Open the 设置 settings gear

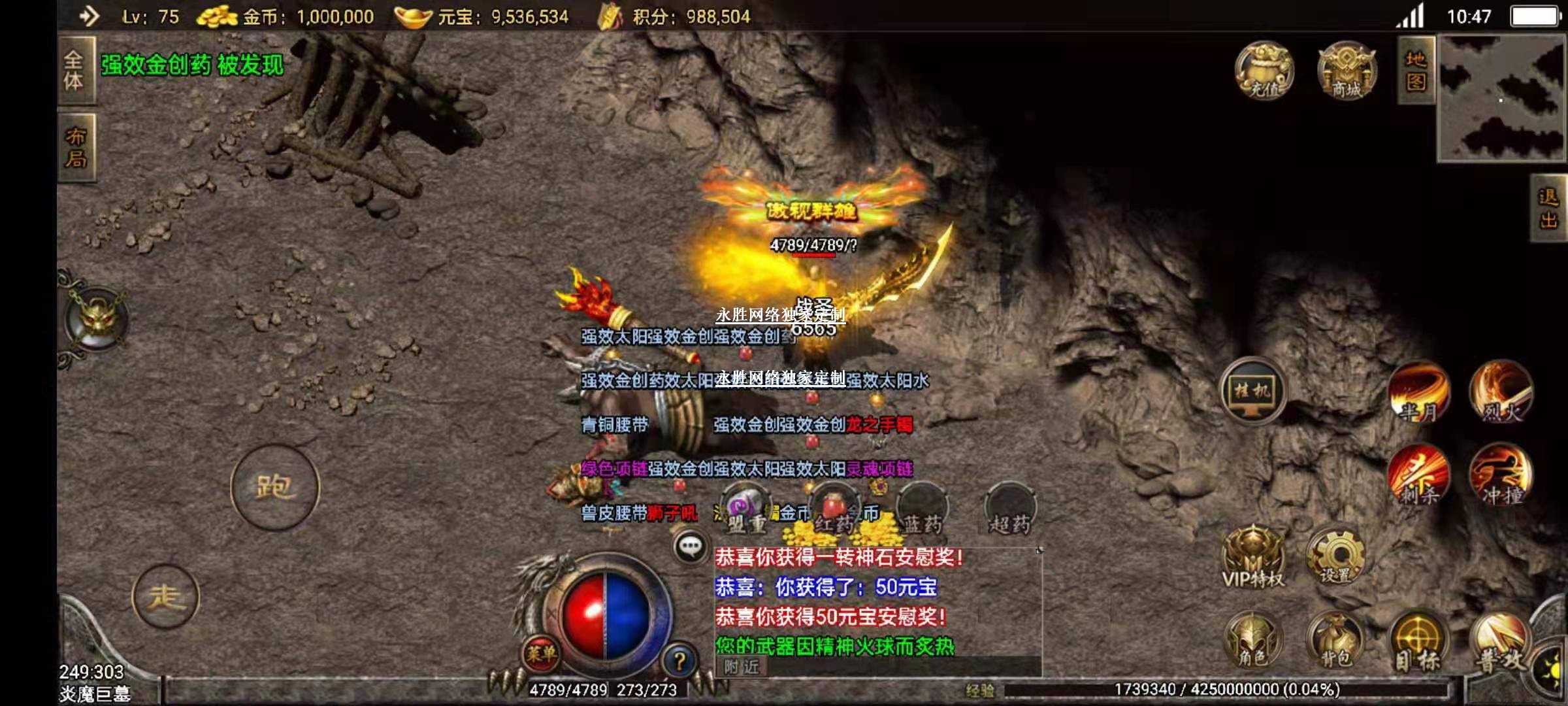(1335, 557)
